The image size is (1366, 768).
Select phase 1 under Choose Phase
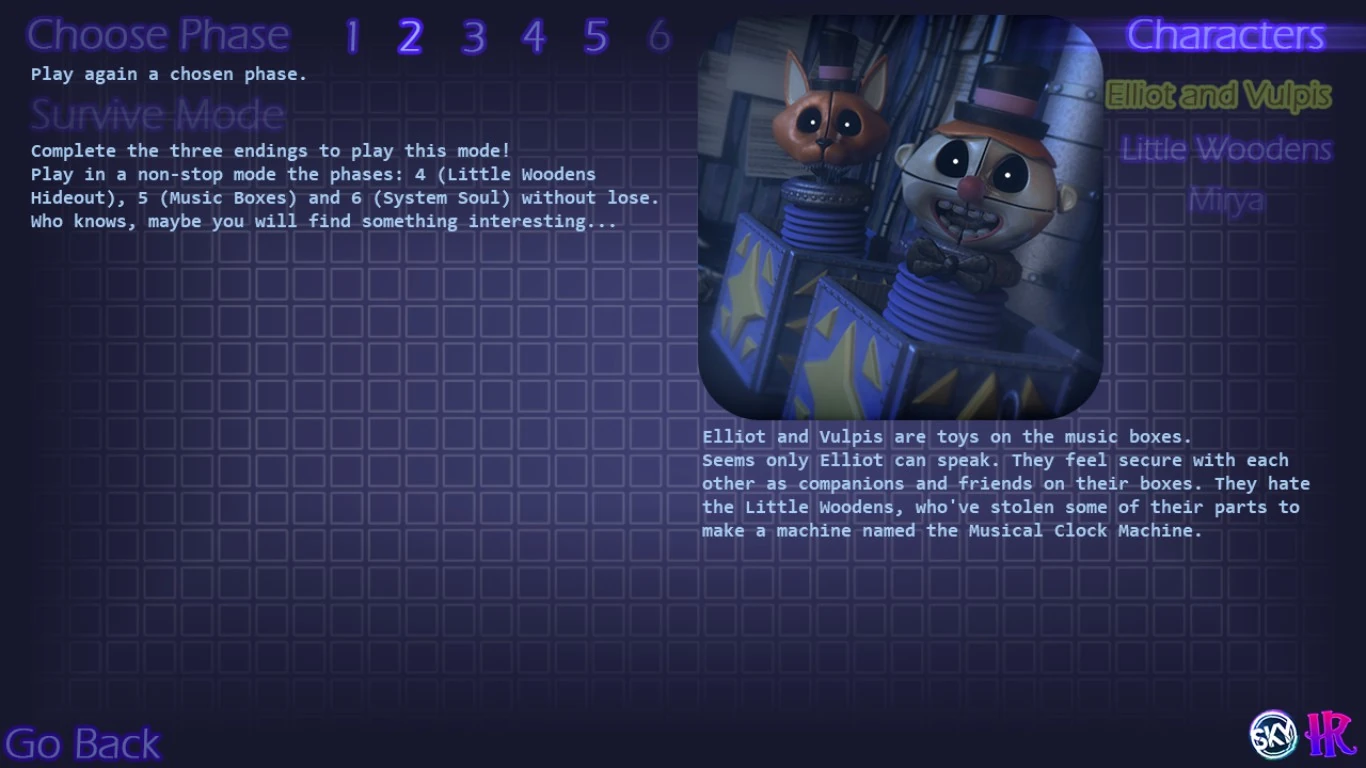pos(351,37)
